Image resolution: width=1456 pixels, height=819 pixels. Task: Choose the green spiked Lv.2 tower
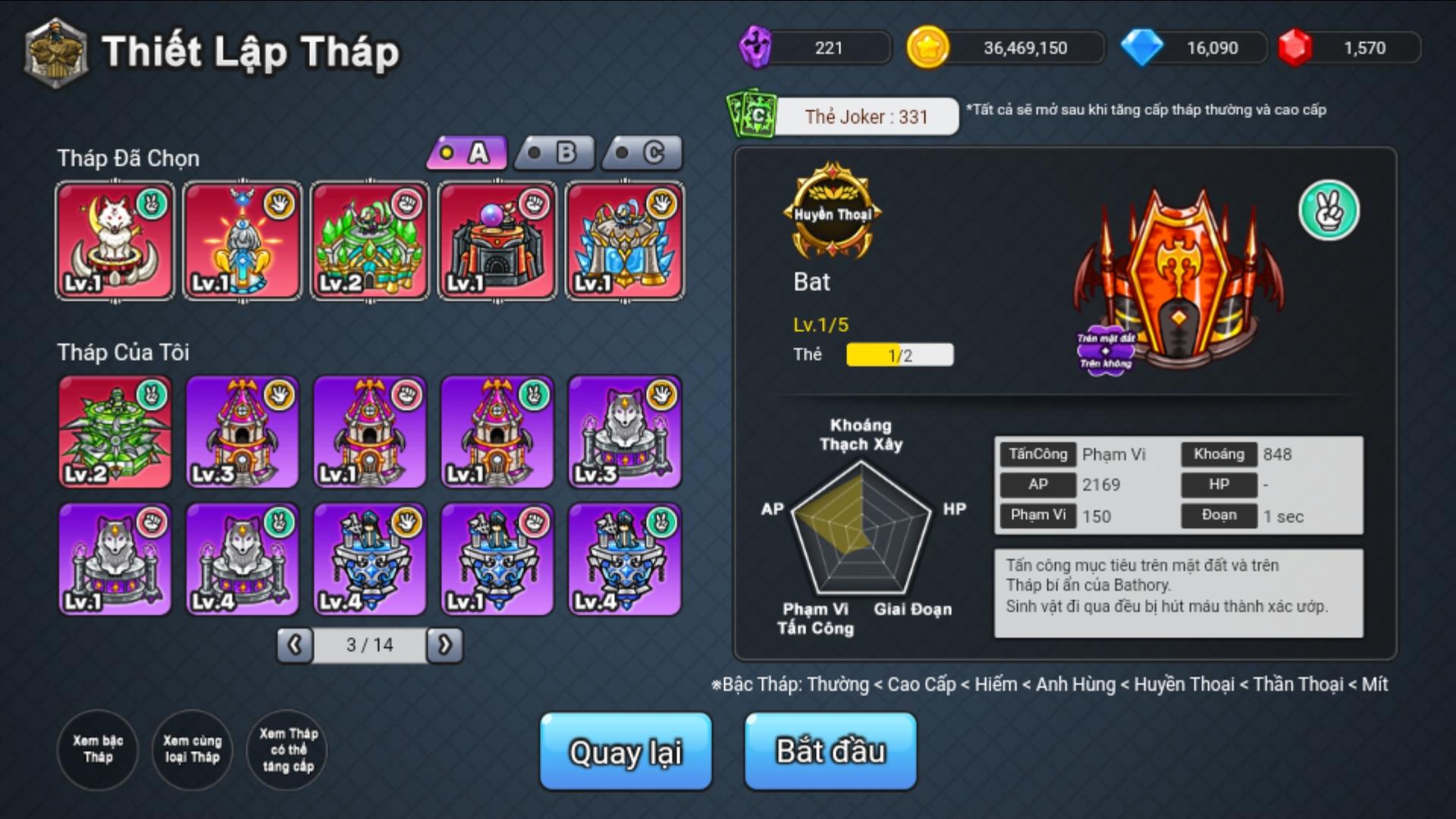[x=115, y=431]
